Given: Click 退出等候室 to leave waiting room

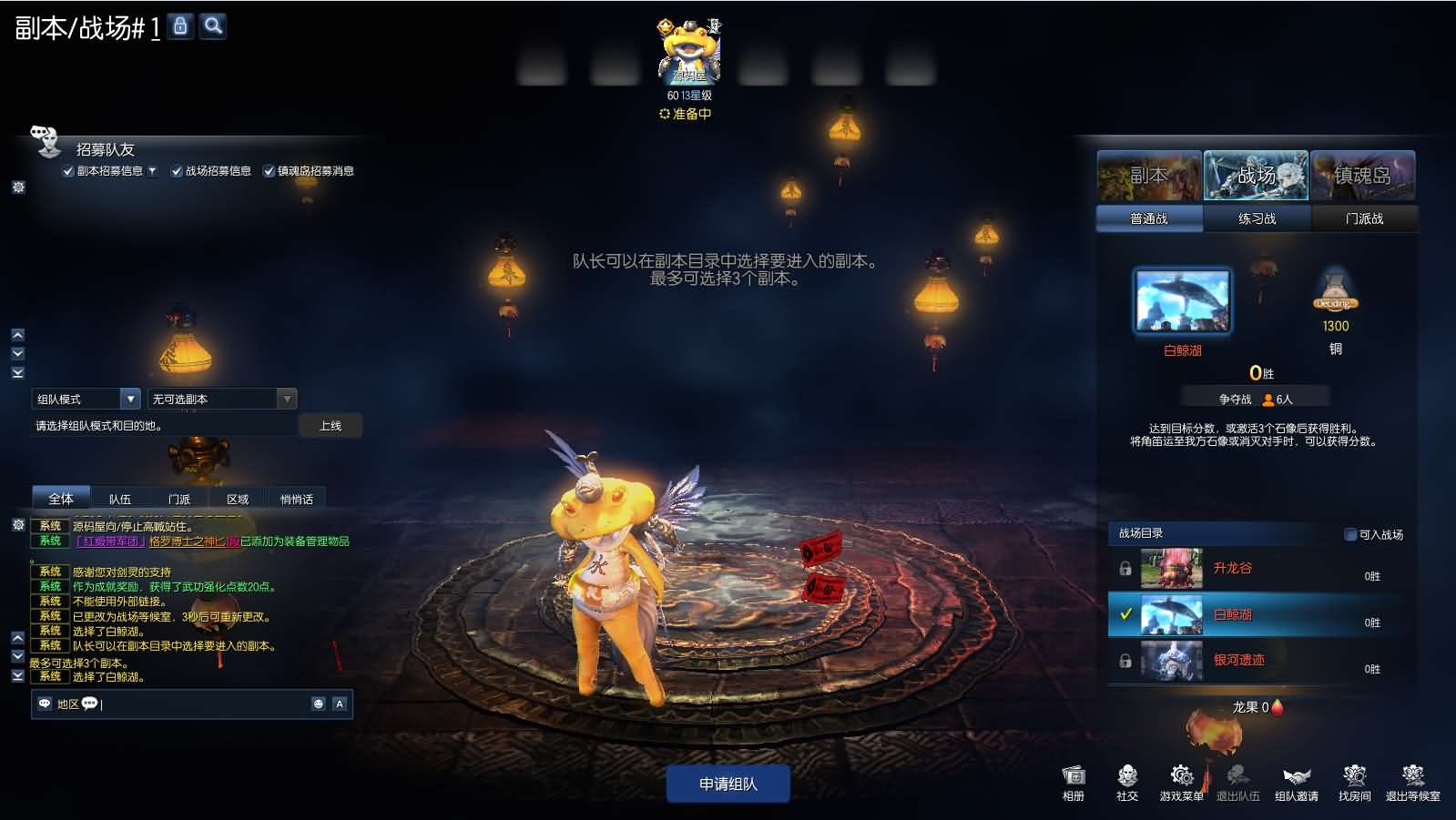Looking at the screenshot, I should point(1412,780).
